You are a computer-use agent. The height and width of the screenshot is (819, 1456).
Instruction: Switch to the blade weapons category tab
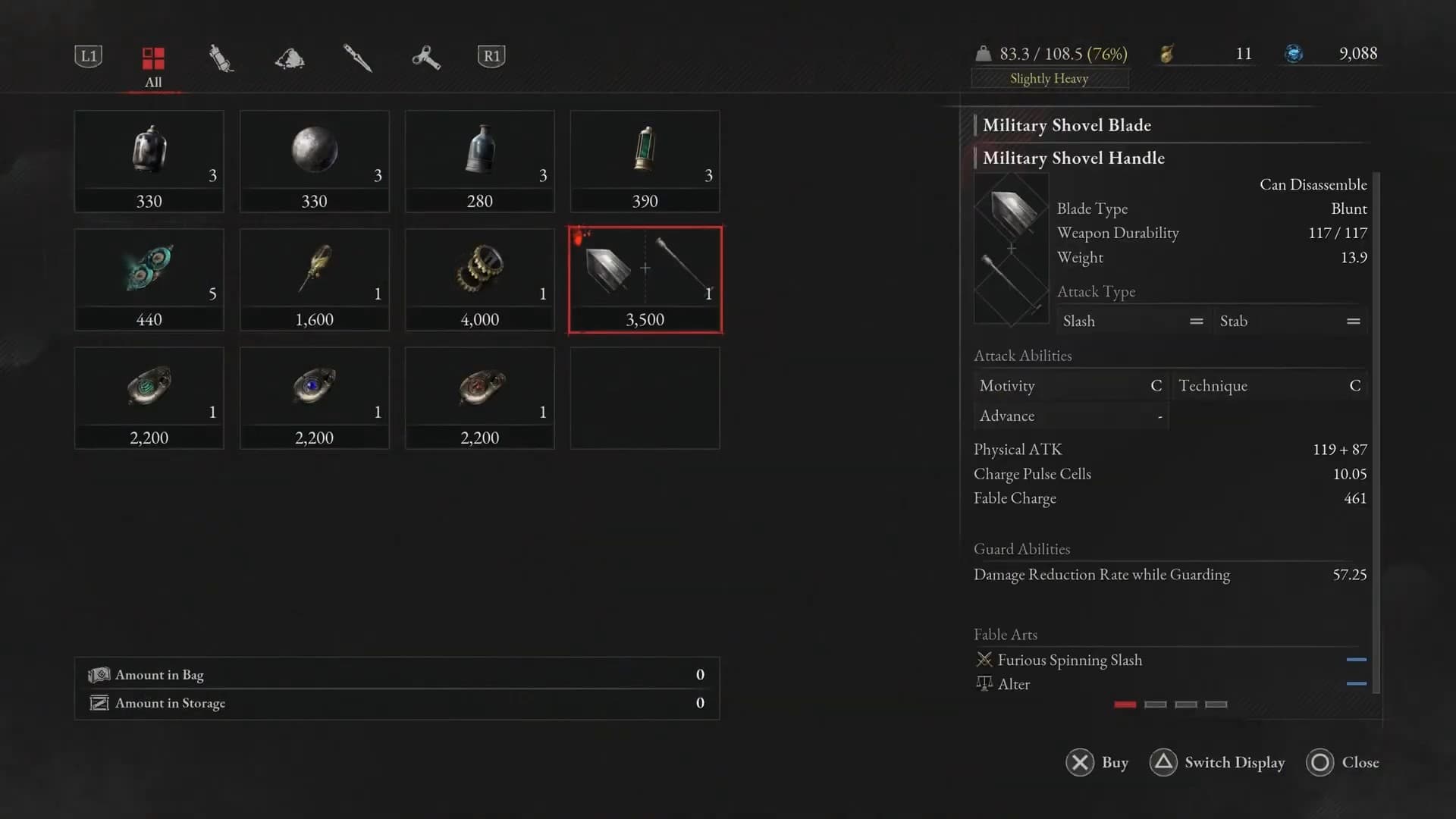pos(357,58)
